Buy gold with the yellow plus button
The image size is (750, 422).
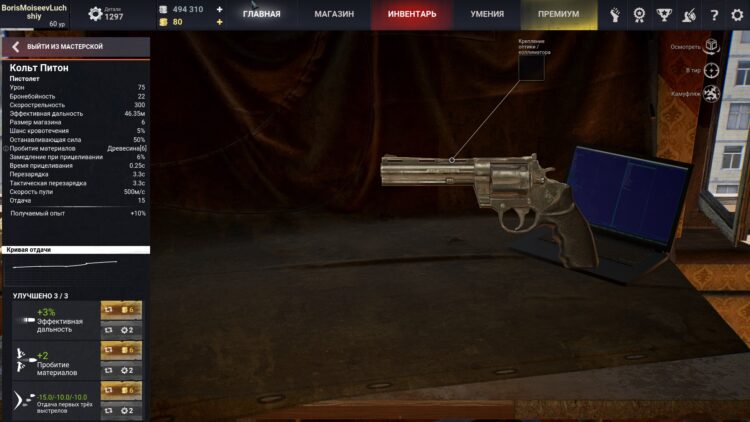[x=220, y=21]
